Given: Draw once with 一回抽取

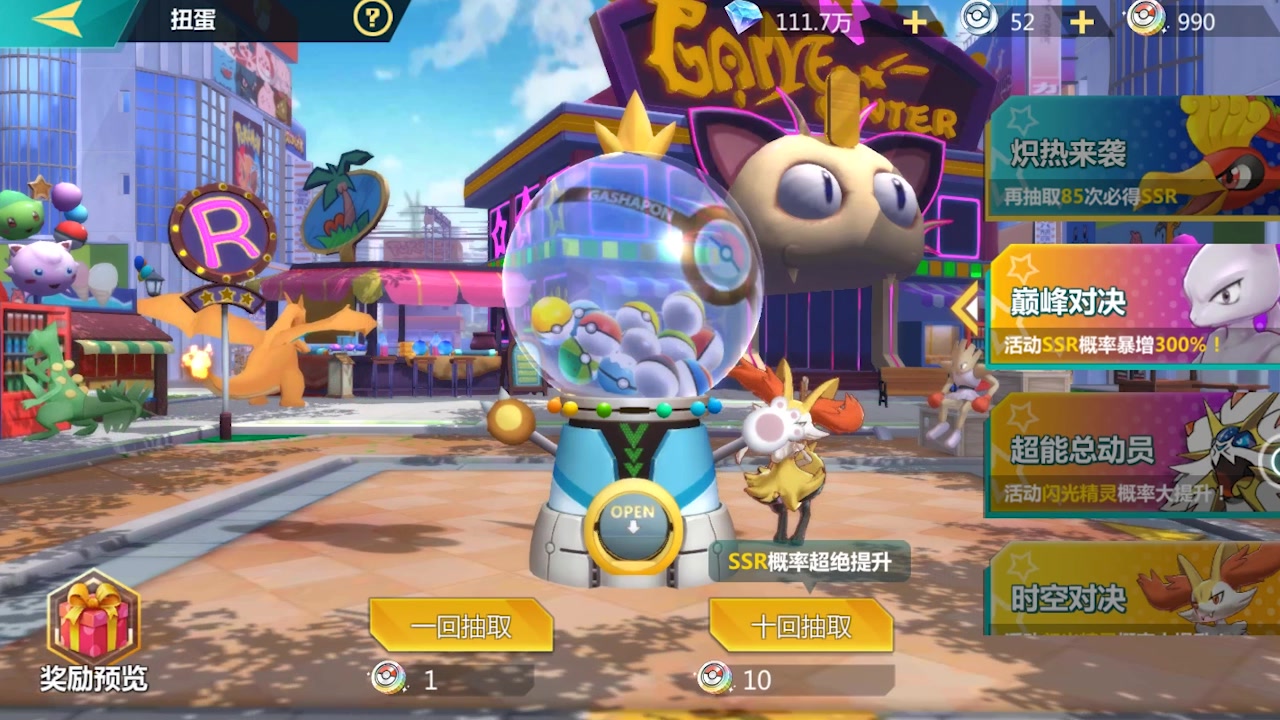Looking at the screenshot, I should pos(461,627).
